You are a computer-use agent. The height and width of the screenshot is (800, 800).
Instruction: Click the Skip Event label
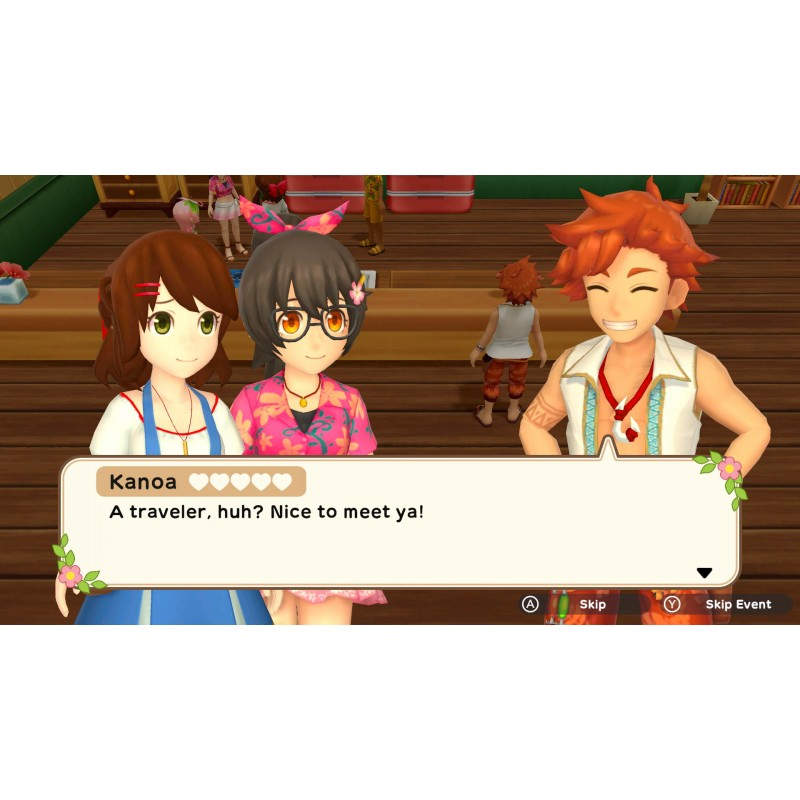(x=738, y=605)
